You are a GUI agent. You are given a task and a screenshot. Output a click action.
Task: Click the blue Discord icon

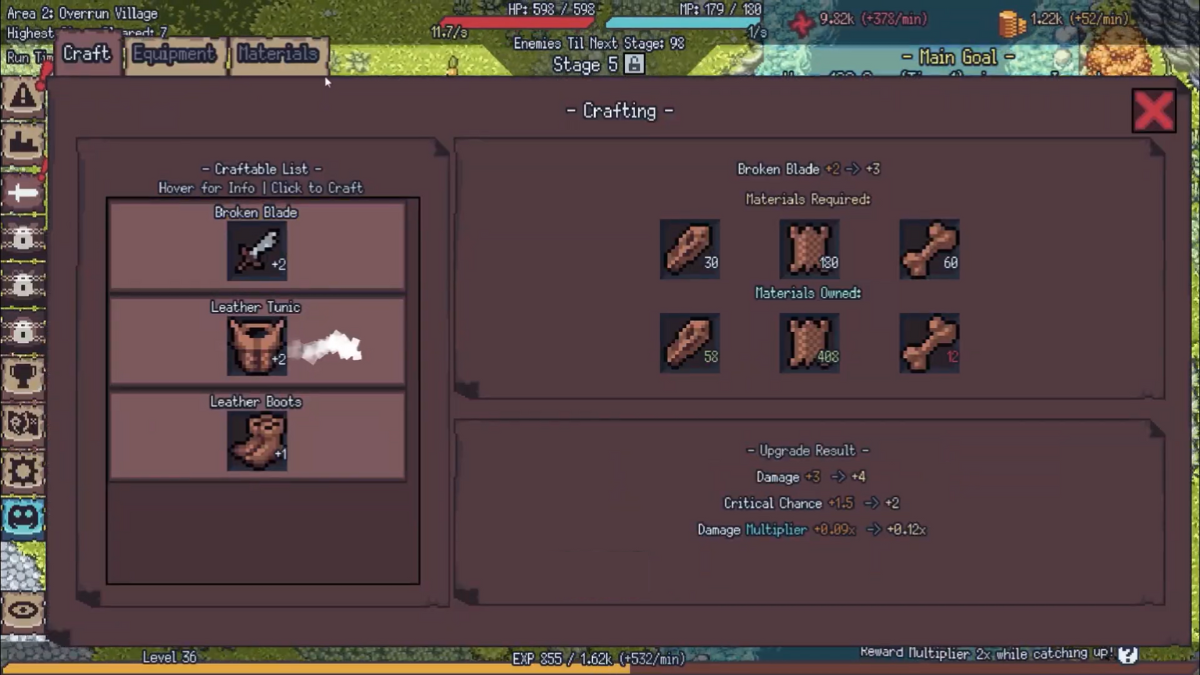22,518
